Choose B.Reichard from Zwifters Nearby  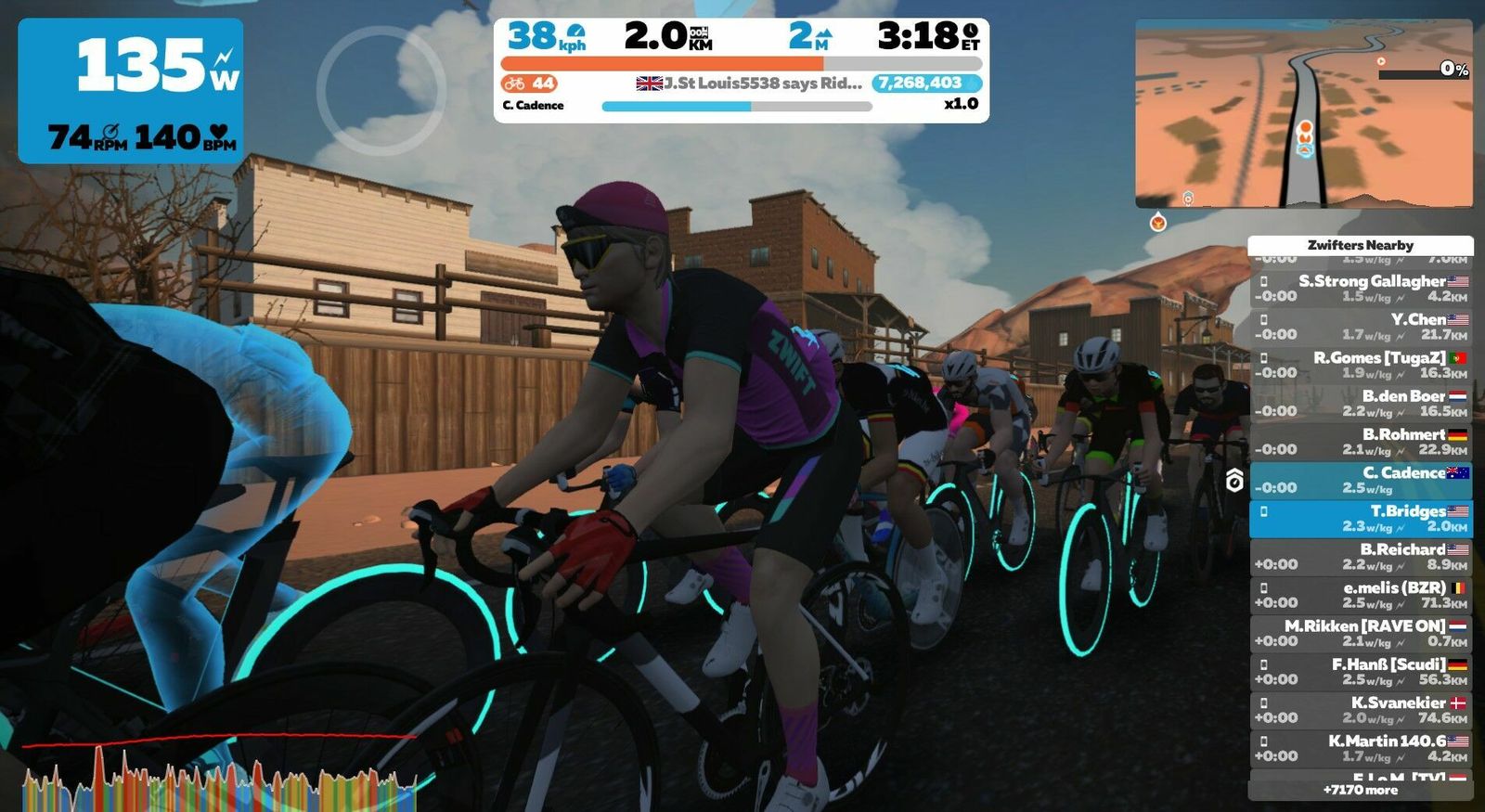(1360, 557)
